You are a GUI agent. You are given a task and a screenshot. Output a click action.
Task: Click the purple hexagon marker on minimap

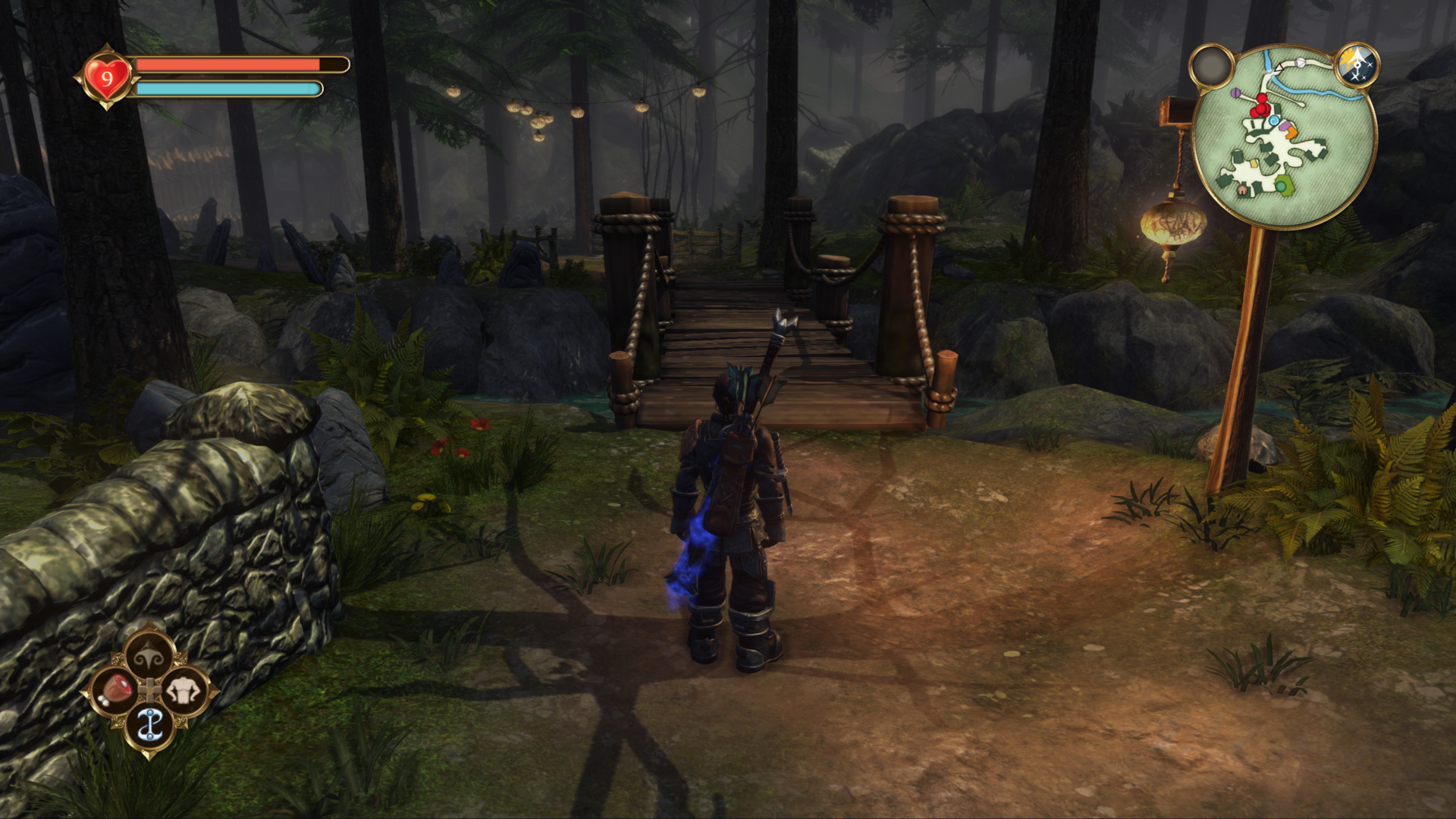1236,93
